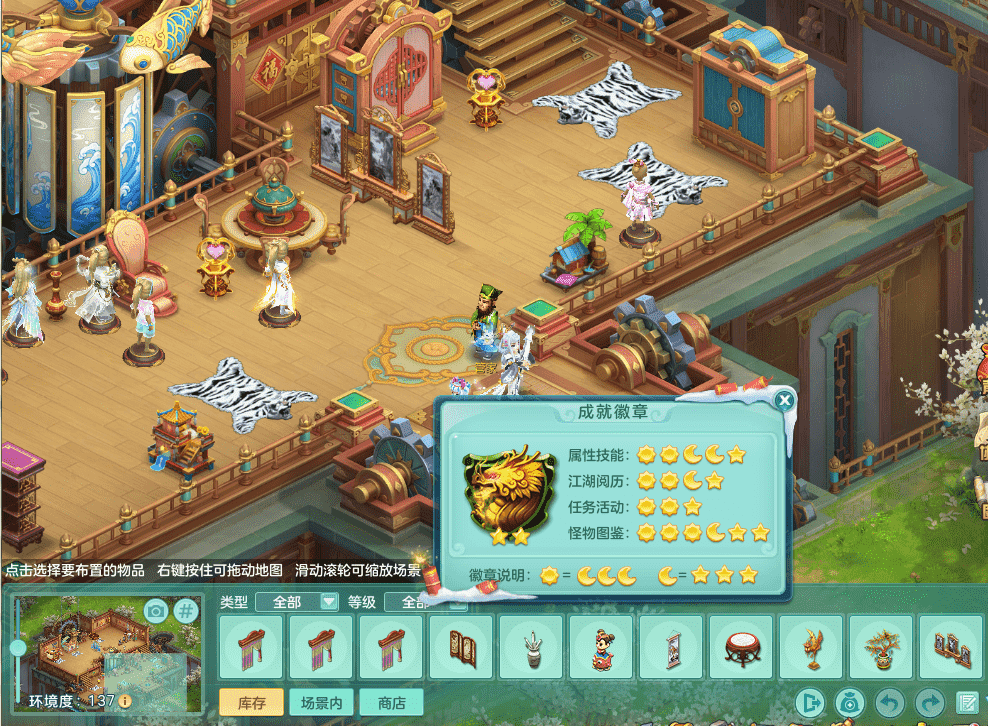Switch to the 场景内 in-scene tab
This screenshot has width=988, height=726.
tap(320, 703)
